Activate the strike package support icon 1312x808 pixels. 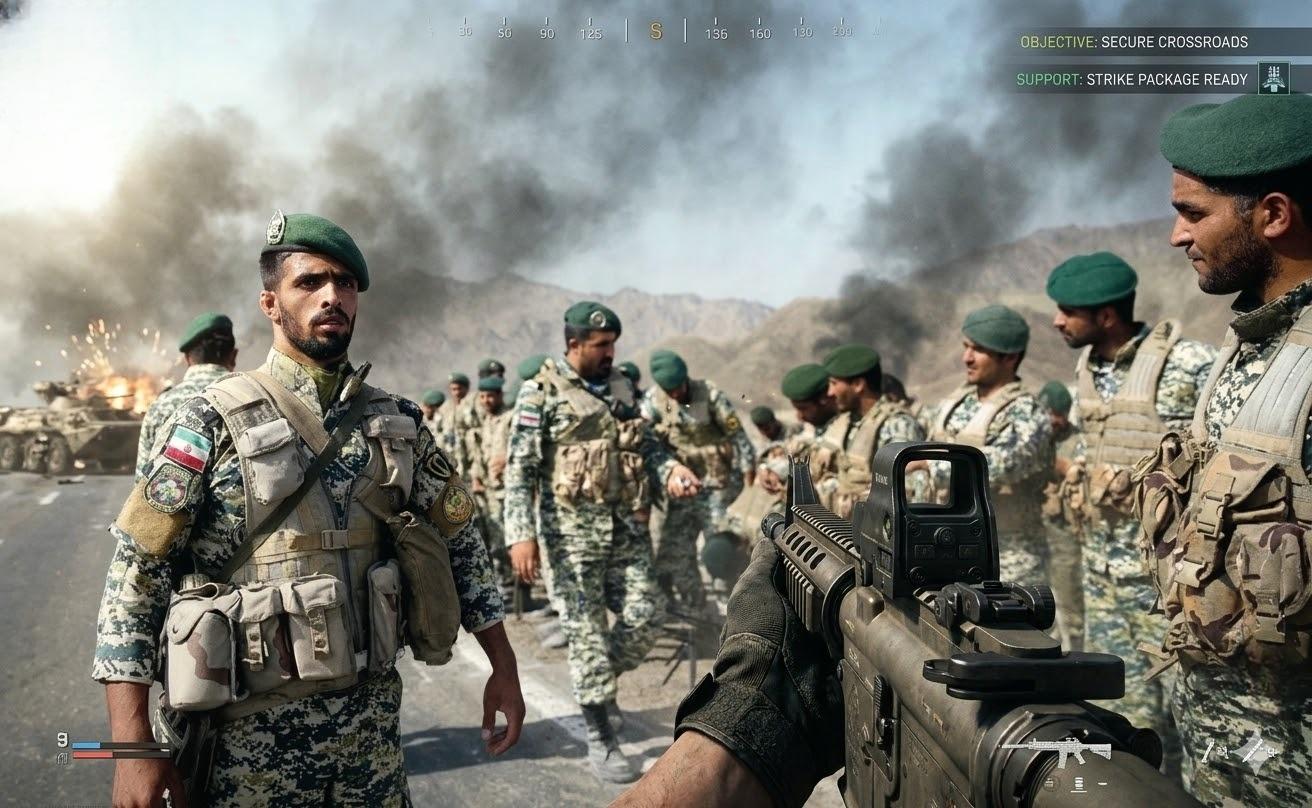(1273, 78)
